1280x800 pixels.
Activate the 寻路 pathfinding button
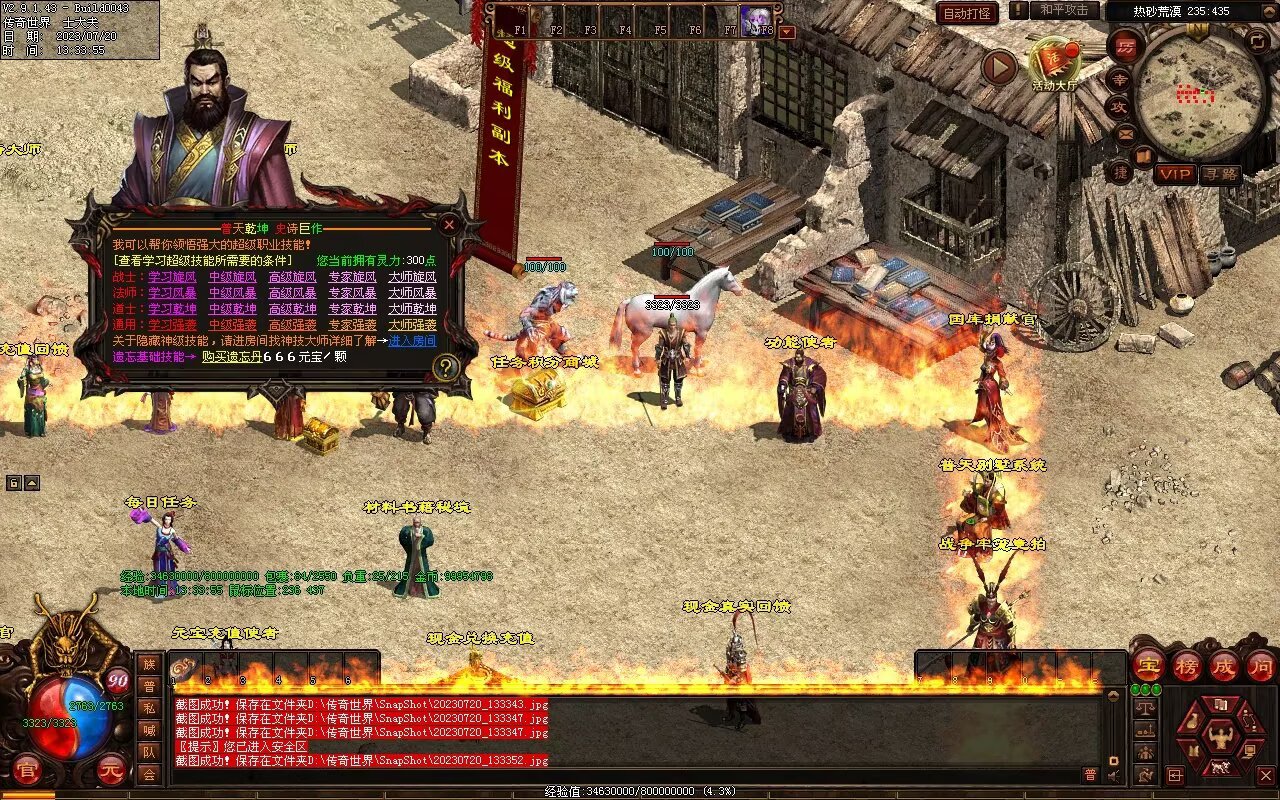[x=1220, y=174]
